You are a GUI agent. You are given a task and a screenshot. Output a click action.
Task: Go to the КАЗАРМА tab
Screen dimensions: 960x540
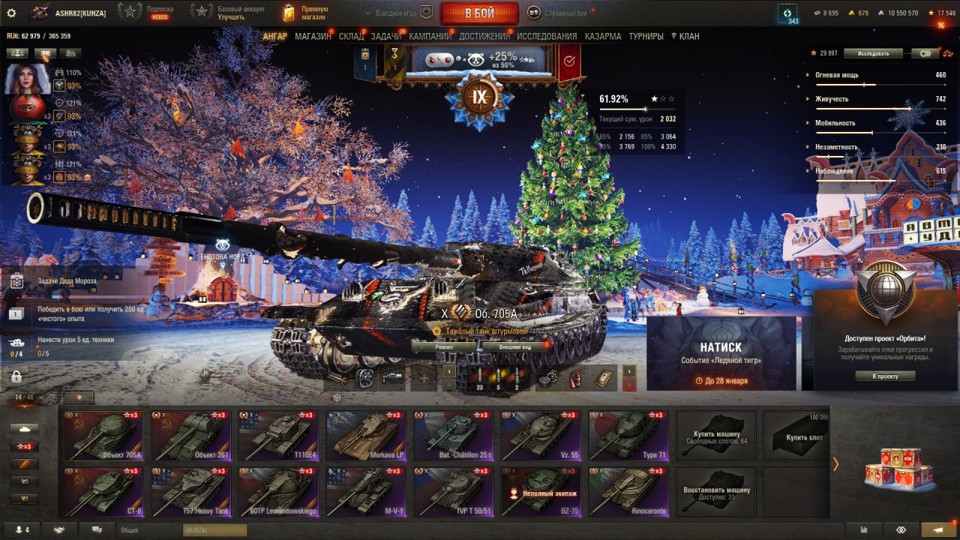(602, 36)
